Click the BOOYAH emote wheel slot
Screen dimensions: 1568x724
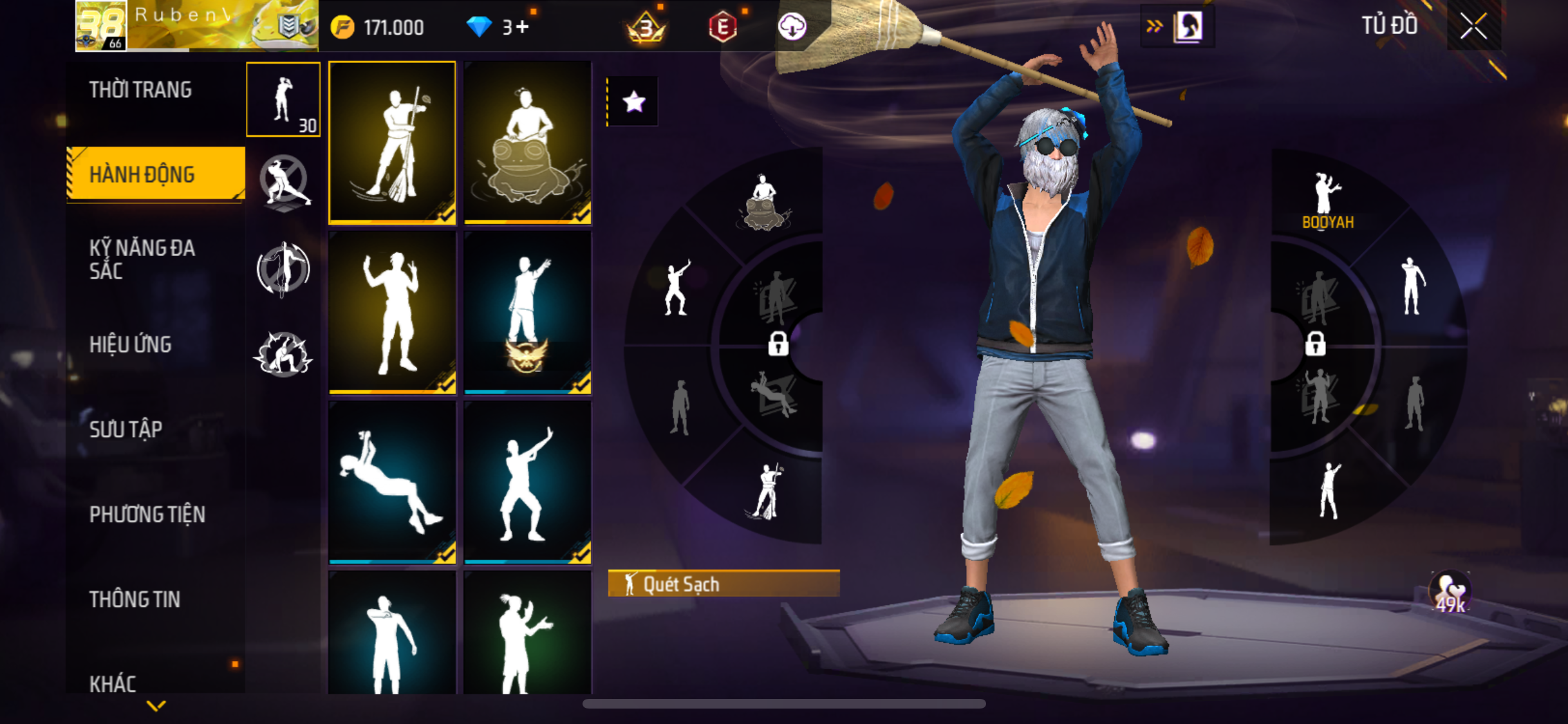pos(1327,201)
